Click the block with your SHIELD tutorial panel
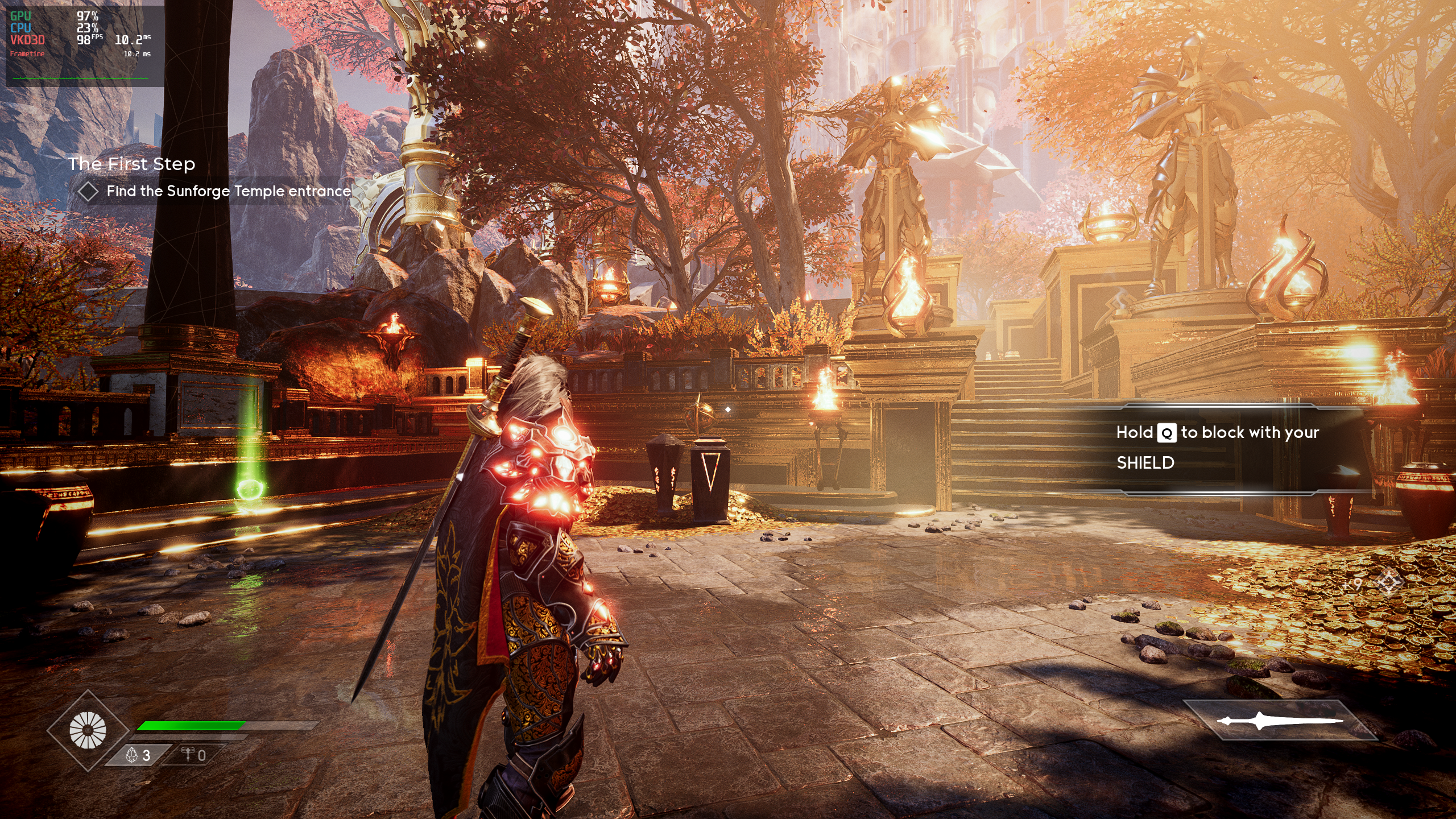 tap(1217, 448)
